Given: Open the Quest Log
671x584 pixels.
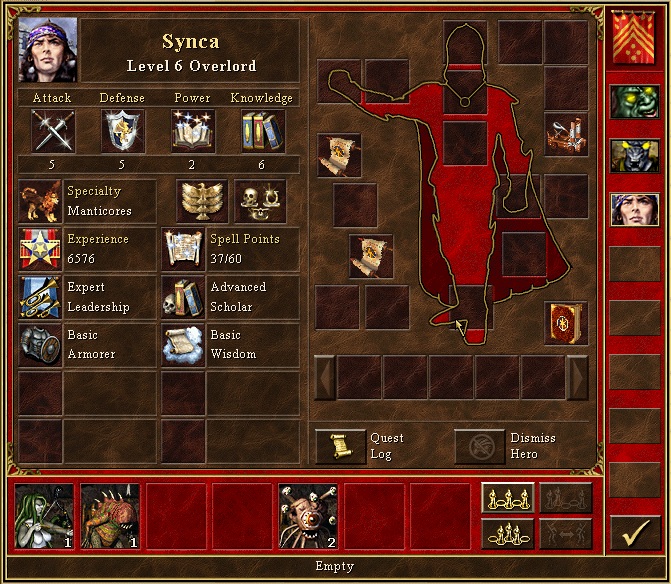Looking at the screenshot, I should pyautogui.click(x=340, y=446).
